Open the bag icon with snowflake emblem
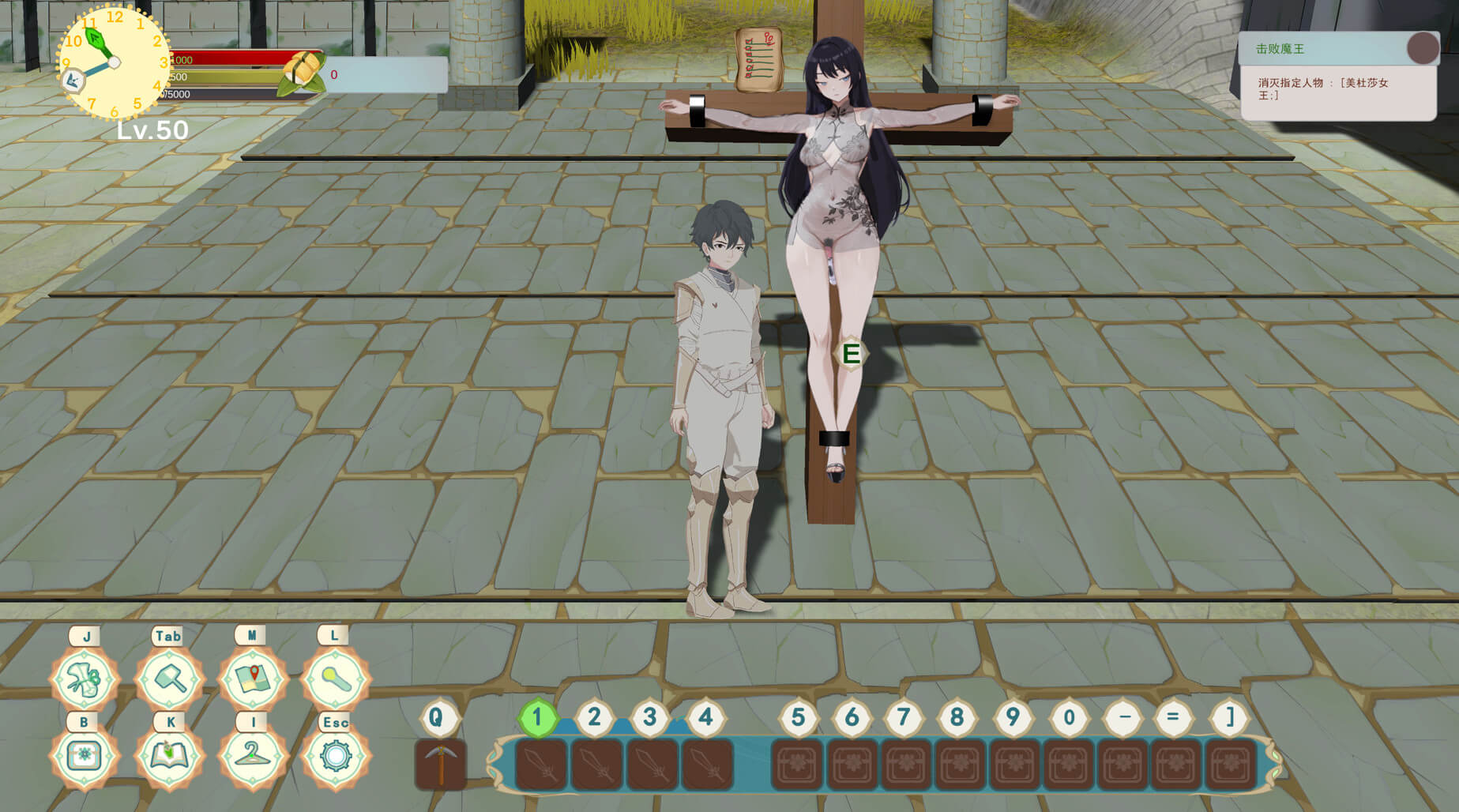Viewport: 1459px width, 812px height. [85, 756]
